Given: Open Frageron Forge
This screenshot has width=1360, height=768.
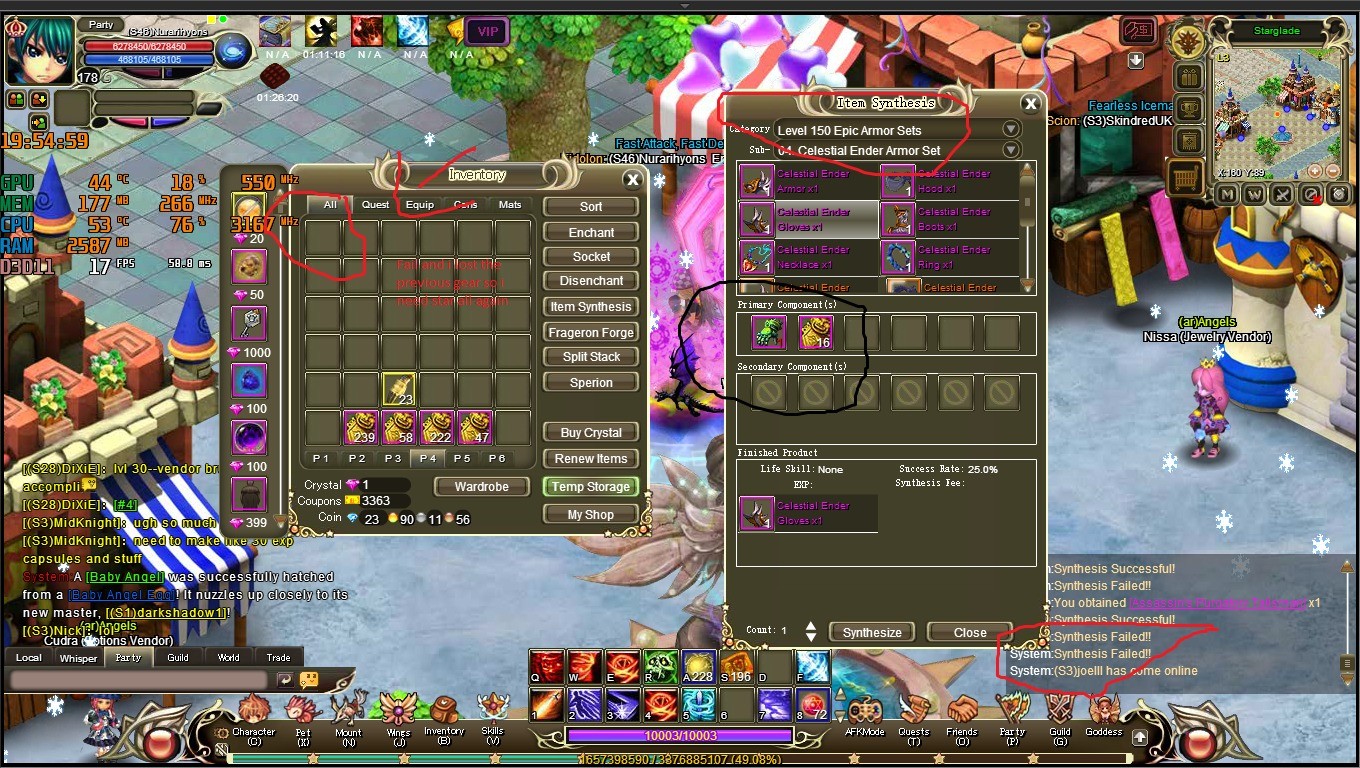Looking at the screenshot, I should point(591,332).
